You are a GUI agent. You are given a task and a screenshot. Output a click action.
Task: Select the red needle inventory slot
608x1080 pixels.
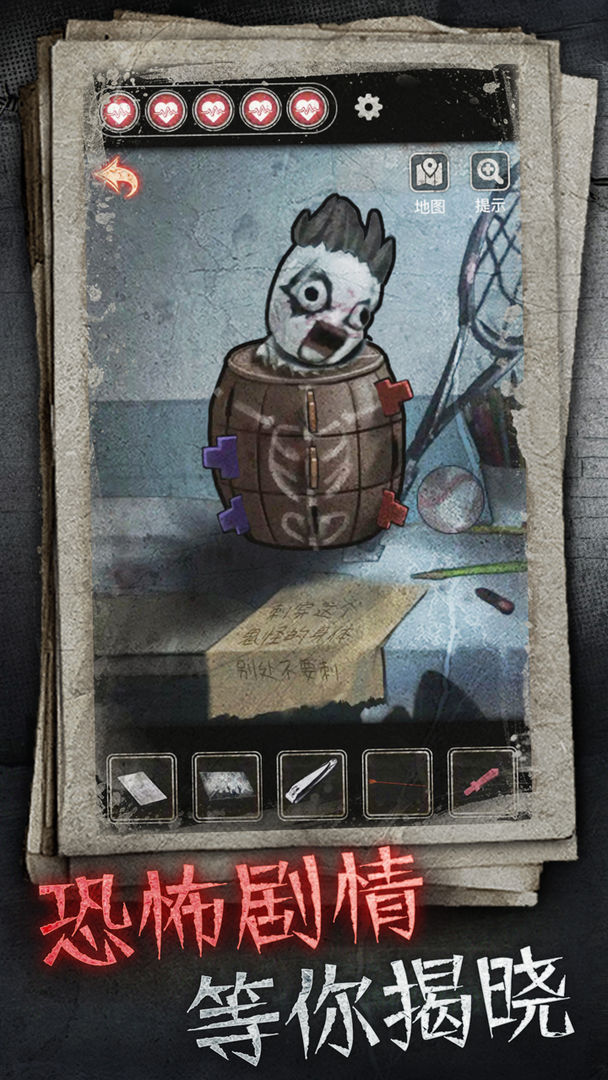[x=397, y=787]
